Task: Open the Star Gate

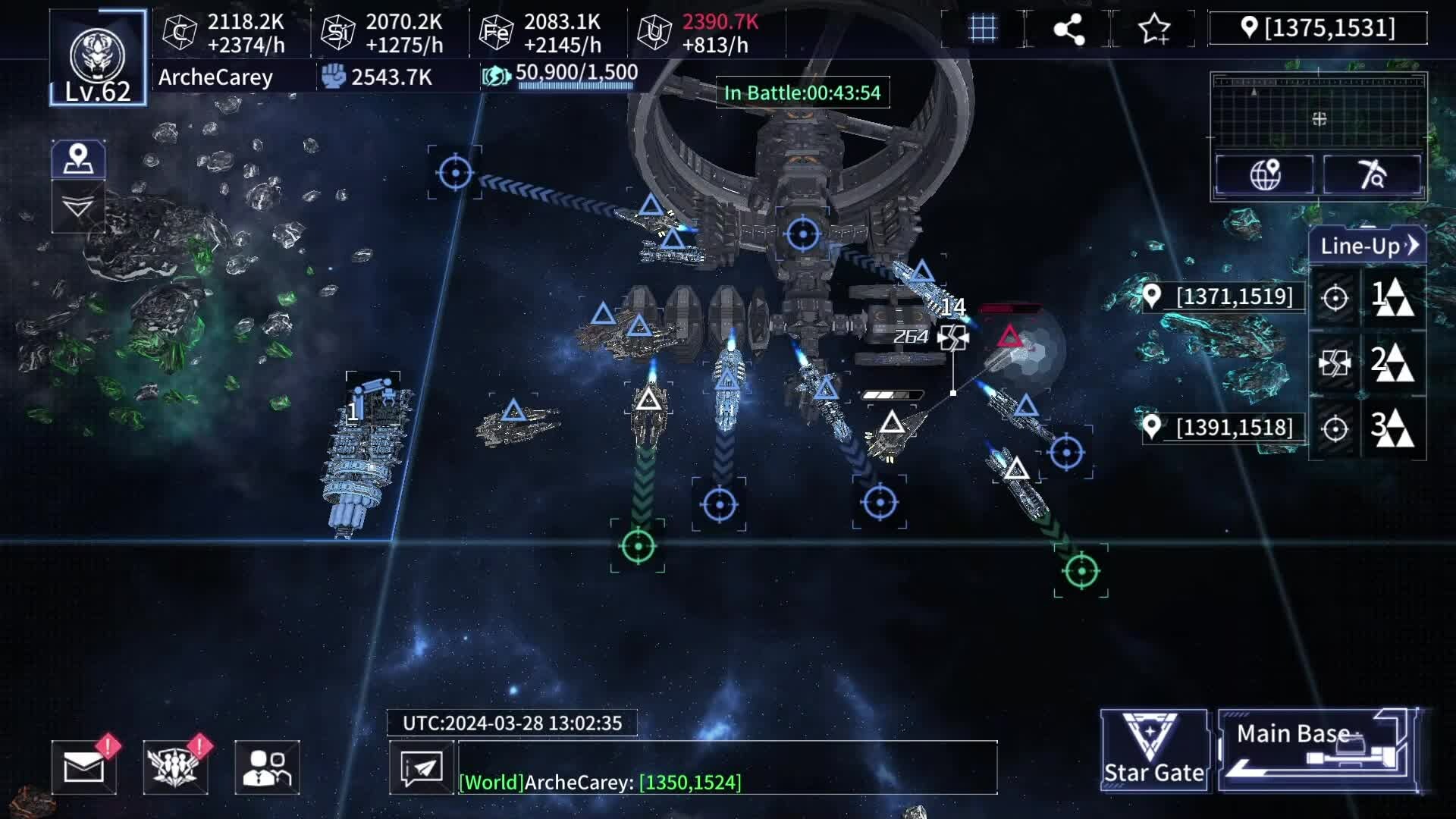Action: 1153,750
